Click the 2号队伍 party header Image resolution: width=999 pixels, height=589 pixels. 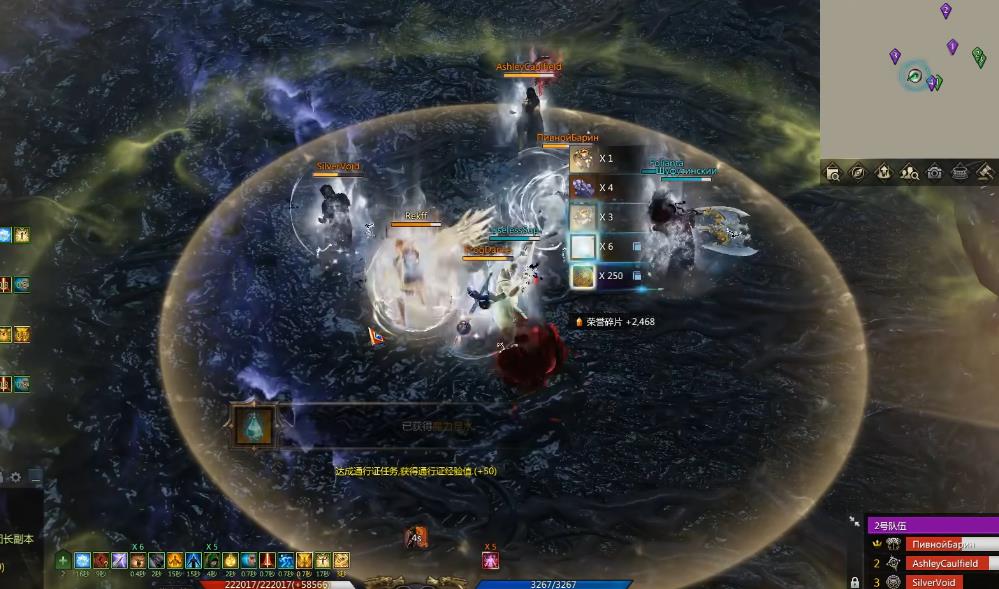[x=932, y=525]
